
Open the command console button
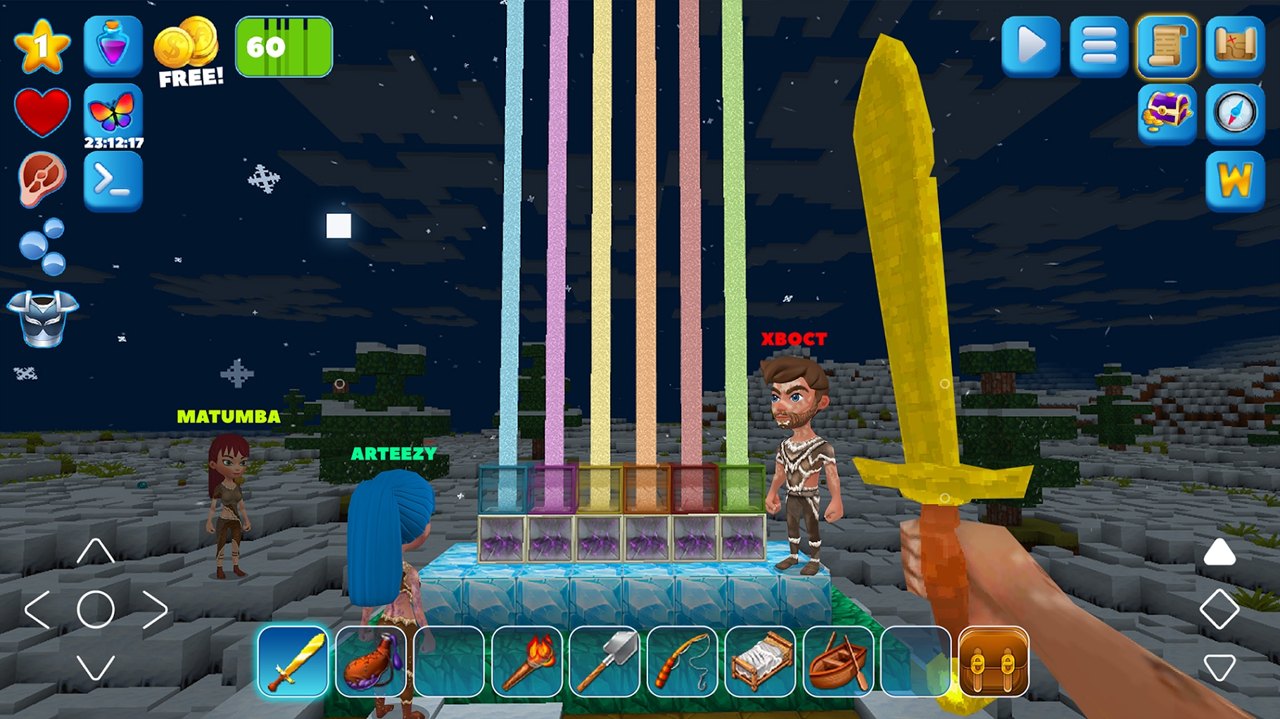(x=113, y=181)
